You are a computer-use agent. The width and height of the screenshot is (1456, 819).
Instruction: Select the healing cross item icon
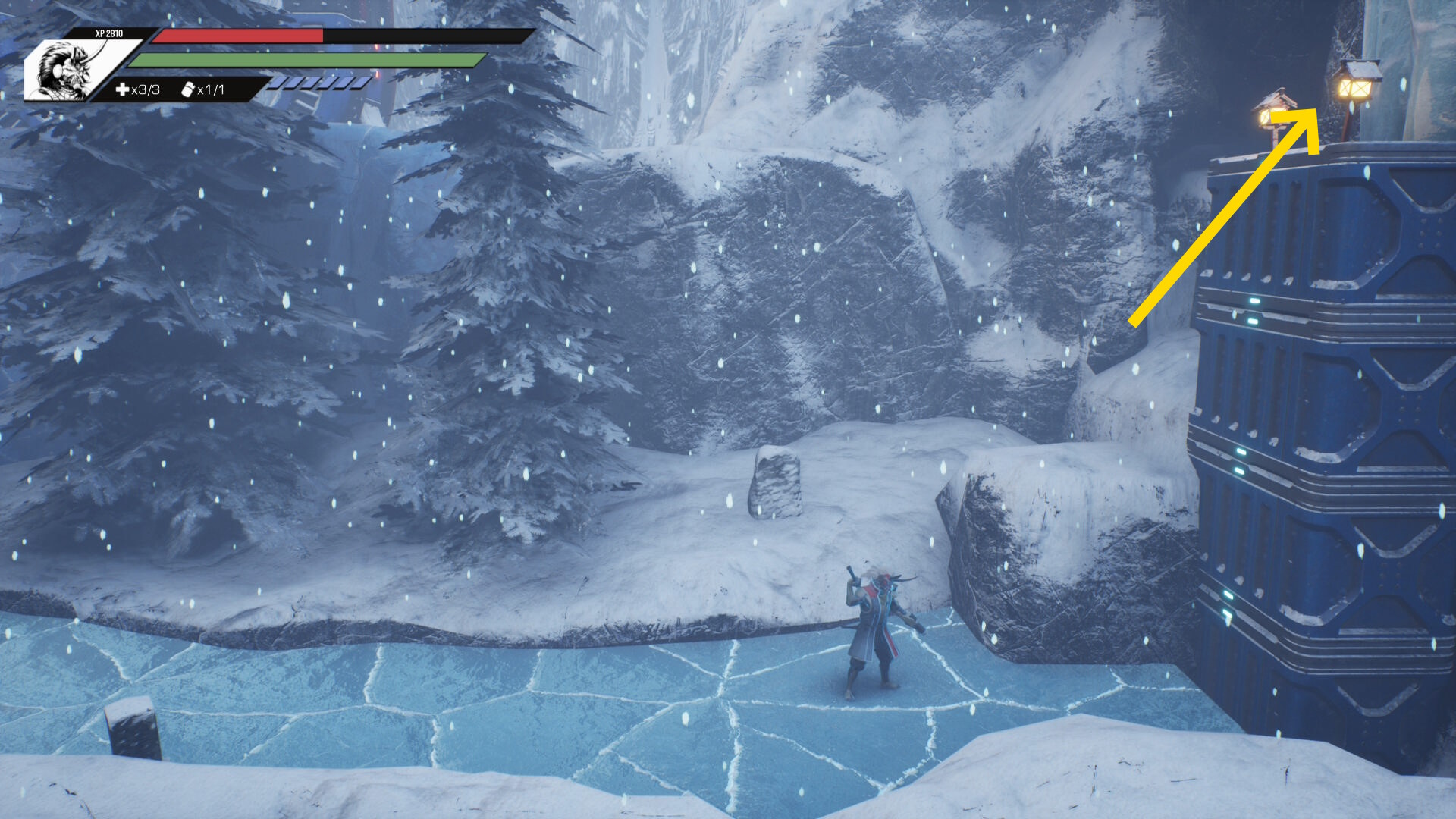click(122, 90)
